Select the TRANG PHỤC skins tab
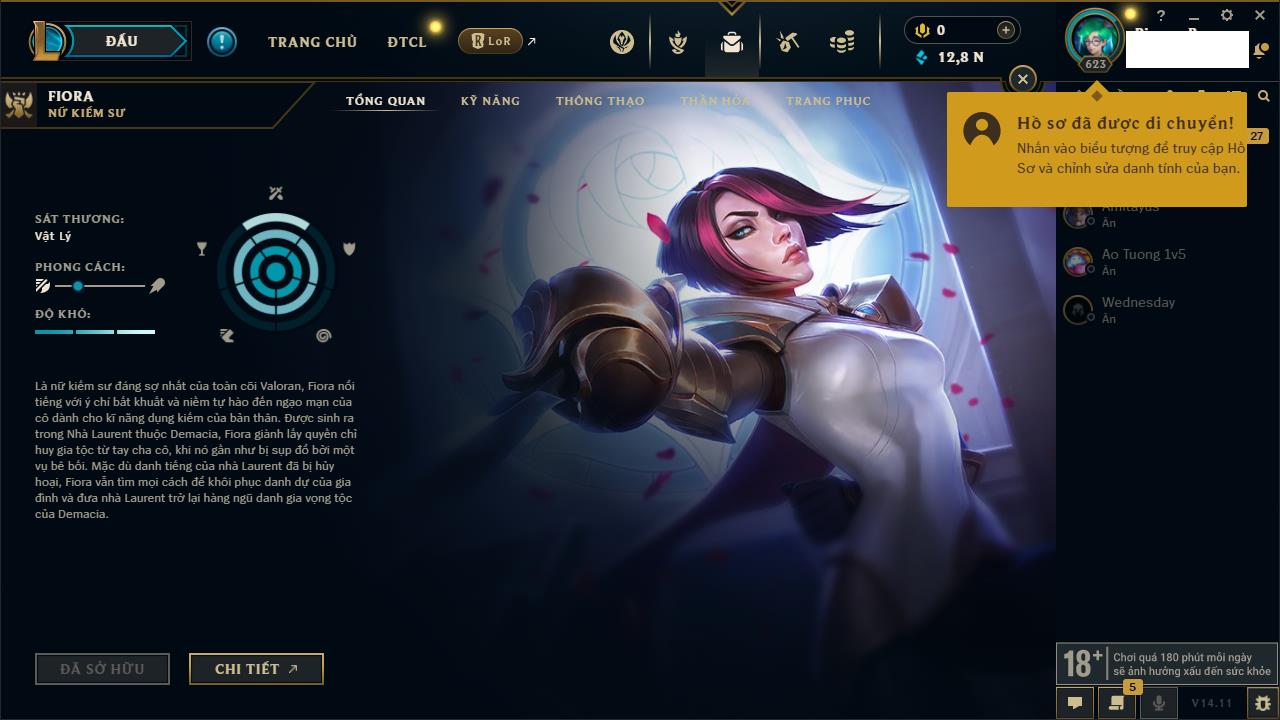The width and height of the screenshot is (1280, 720). [828, 101]
